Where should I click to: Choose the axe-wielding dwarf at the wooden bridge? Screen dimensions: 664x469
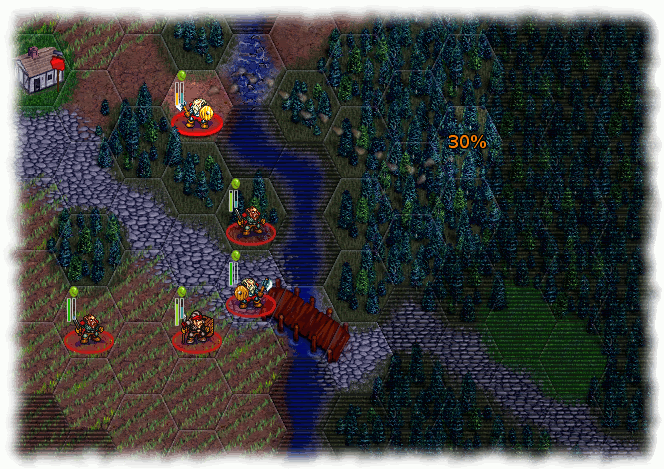click(250, 296)
